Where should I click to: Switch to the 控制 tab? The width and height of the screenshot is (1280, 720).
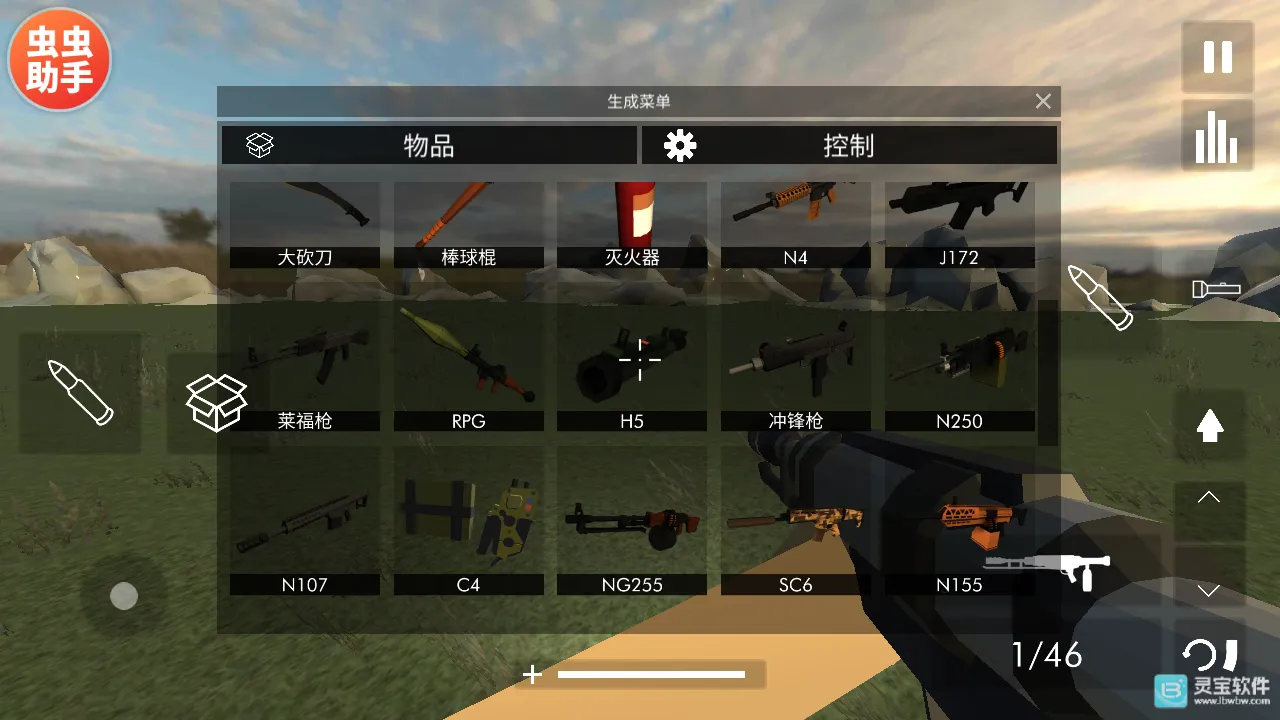coord(850,145)
